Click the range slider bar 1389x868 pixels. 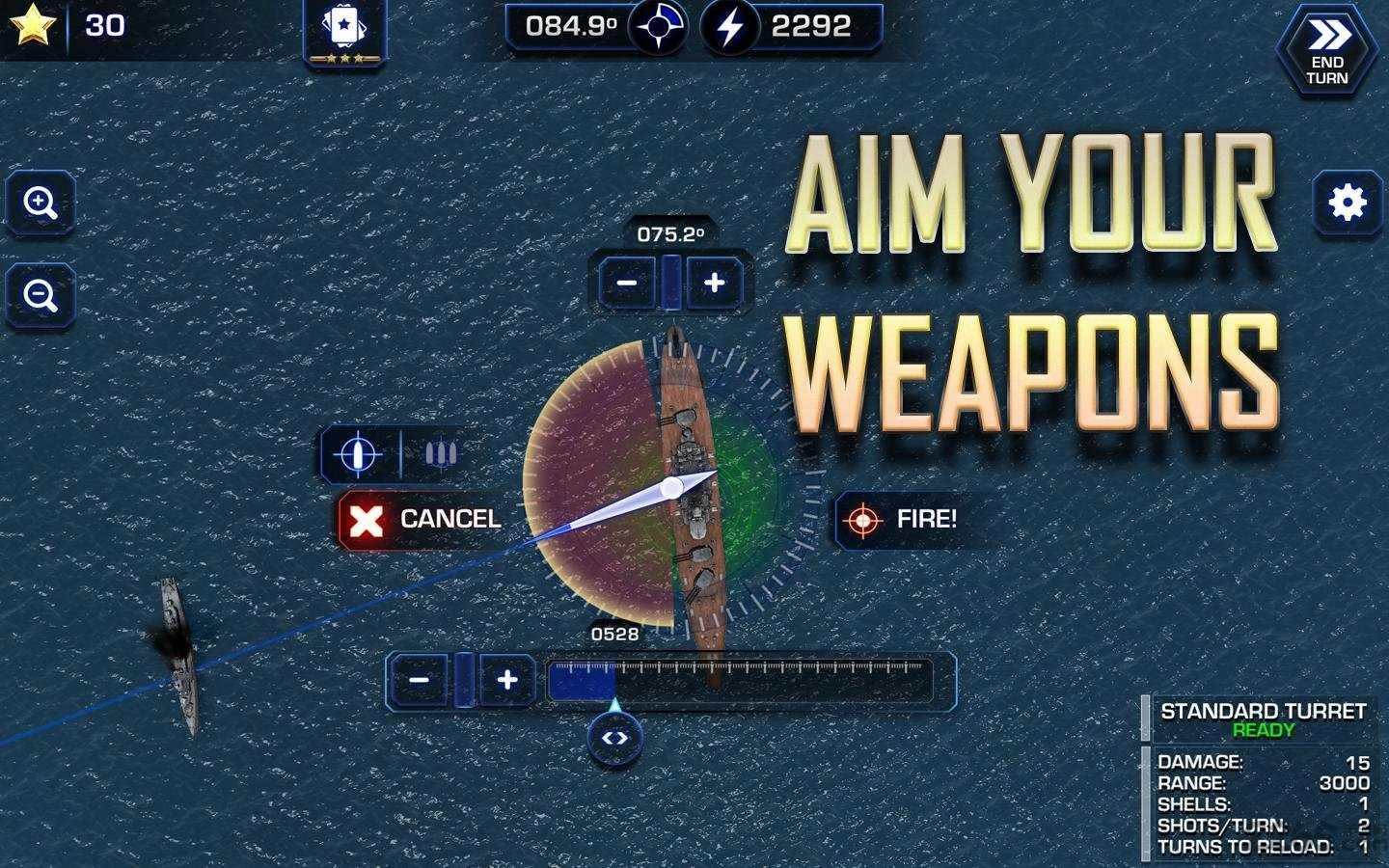739,681
